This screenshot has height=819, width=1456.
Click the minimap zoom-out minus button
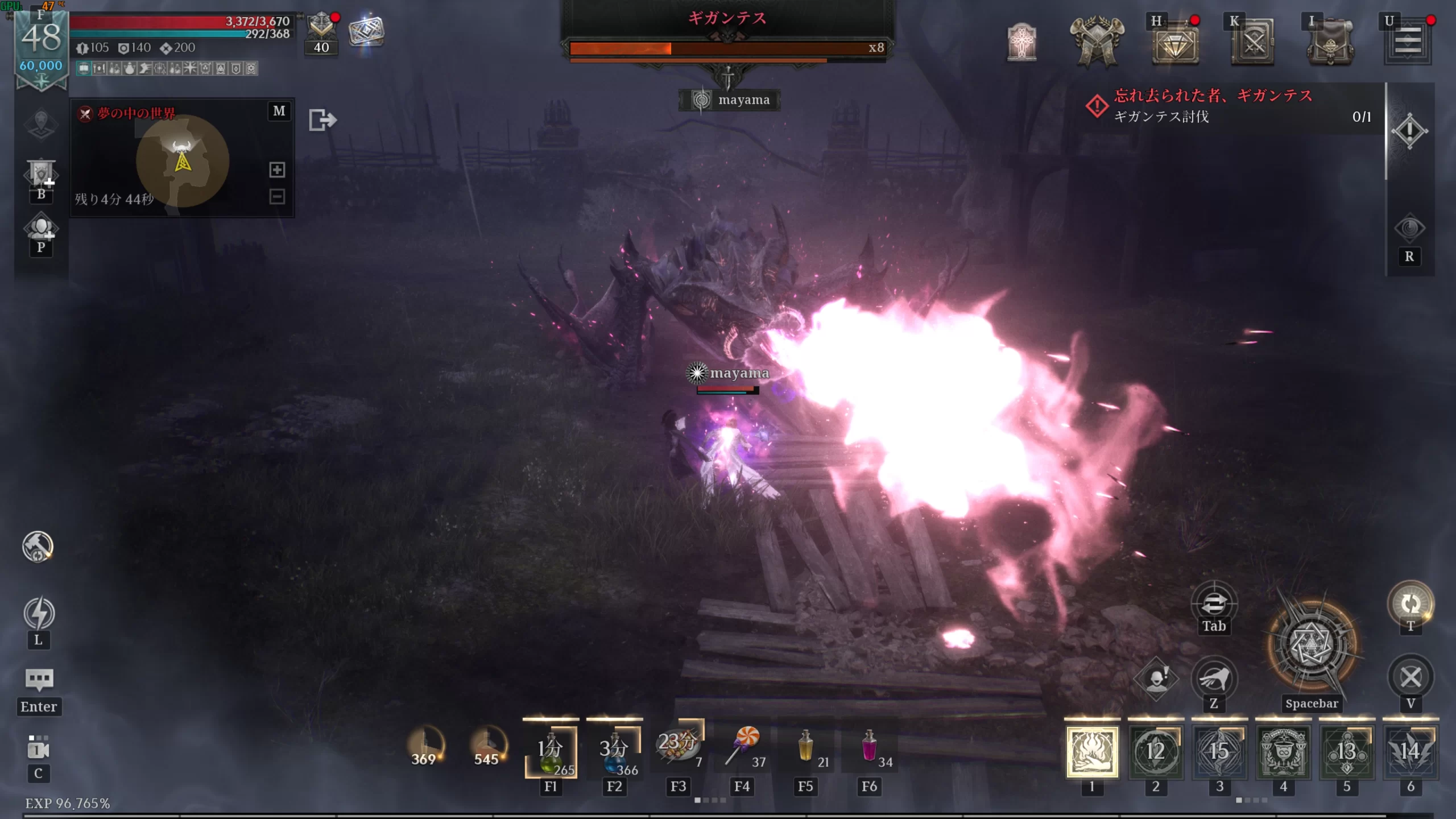277,197
